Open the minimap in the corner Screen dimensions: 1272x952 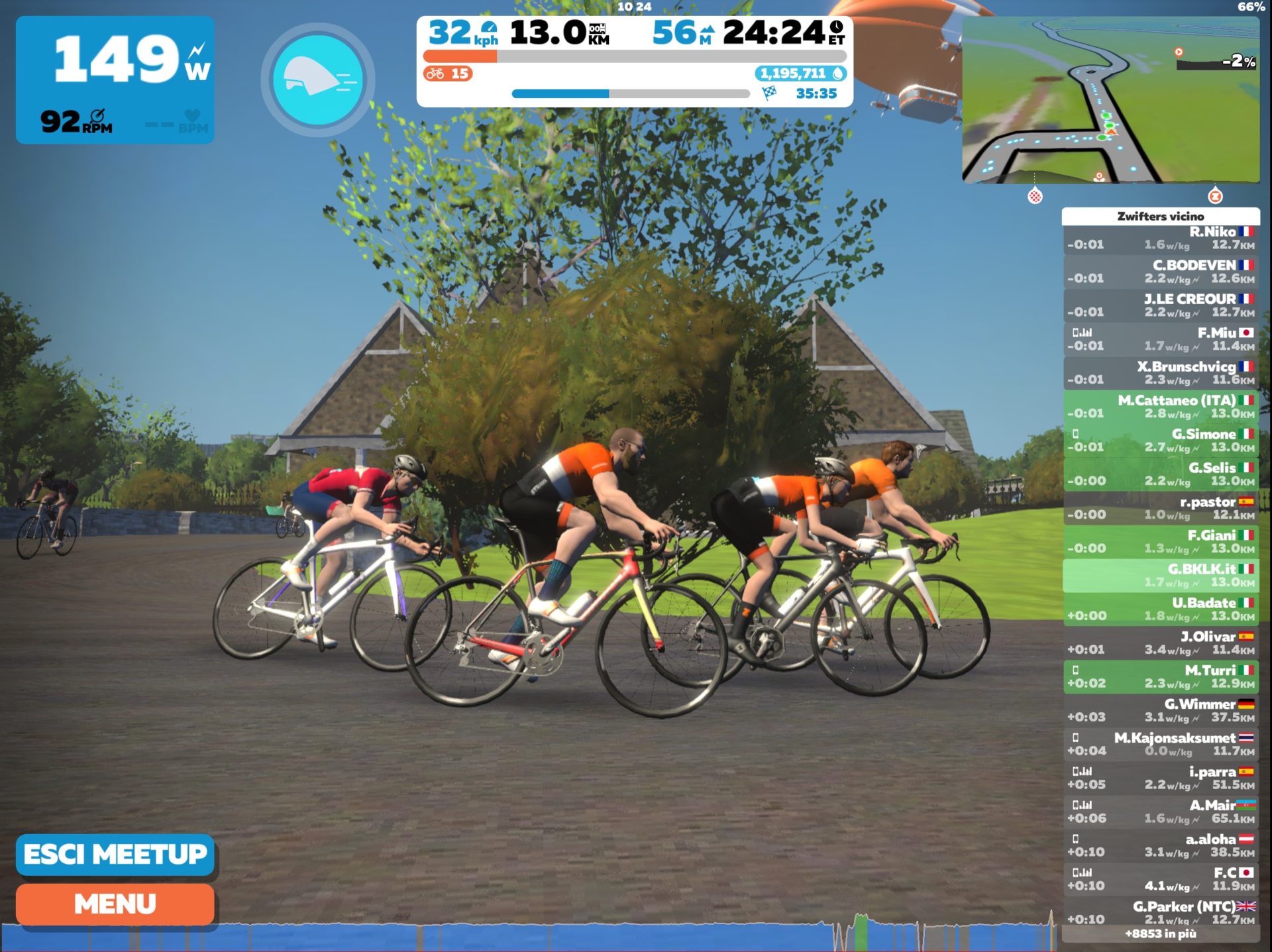pyautogui.click(x=1110, y=99)
